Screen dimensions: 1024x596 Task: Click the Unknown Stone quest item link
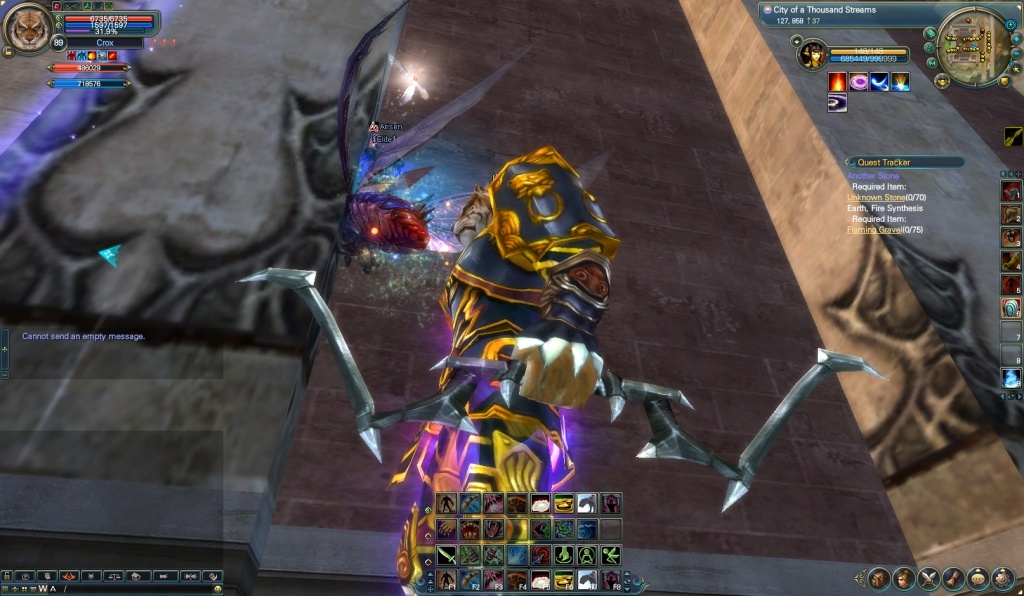[x=876, y=198]
